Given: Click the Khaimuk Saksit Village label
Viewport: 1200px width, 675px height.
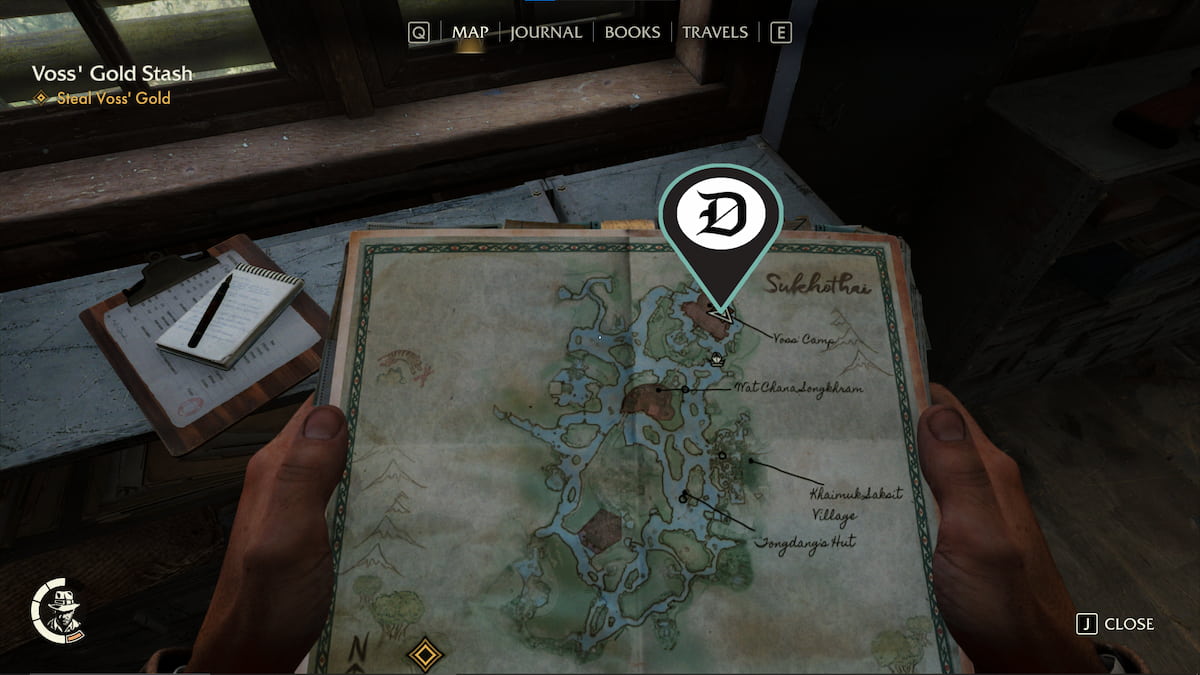Looking at the screenshot, I should tap(846, 505).
